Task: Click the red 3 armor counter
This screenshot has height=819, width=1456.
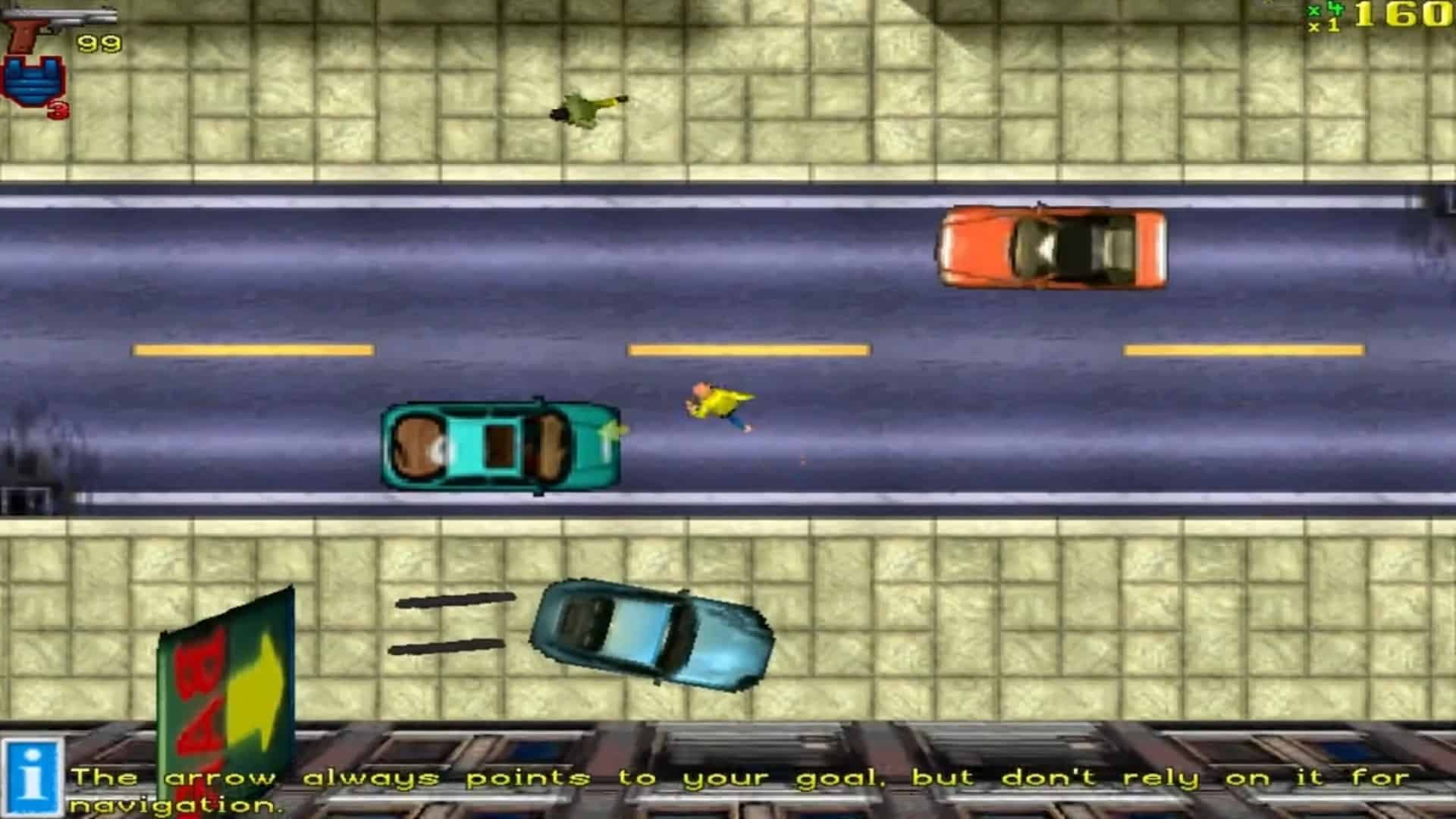Action: (59, 112)
